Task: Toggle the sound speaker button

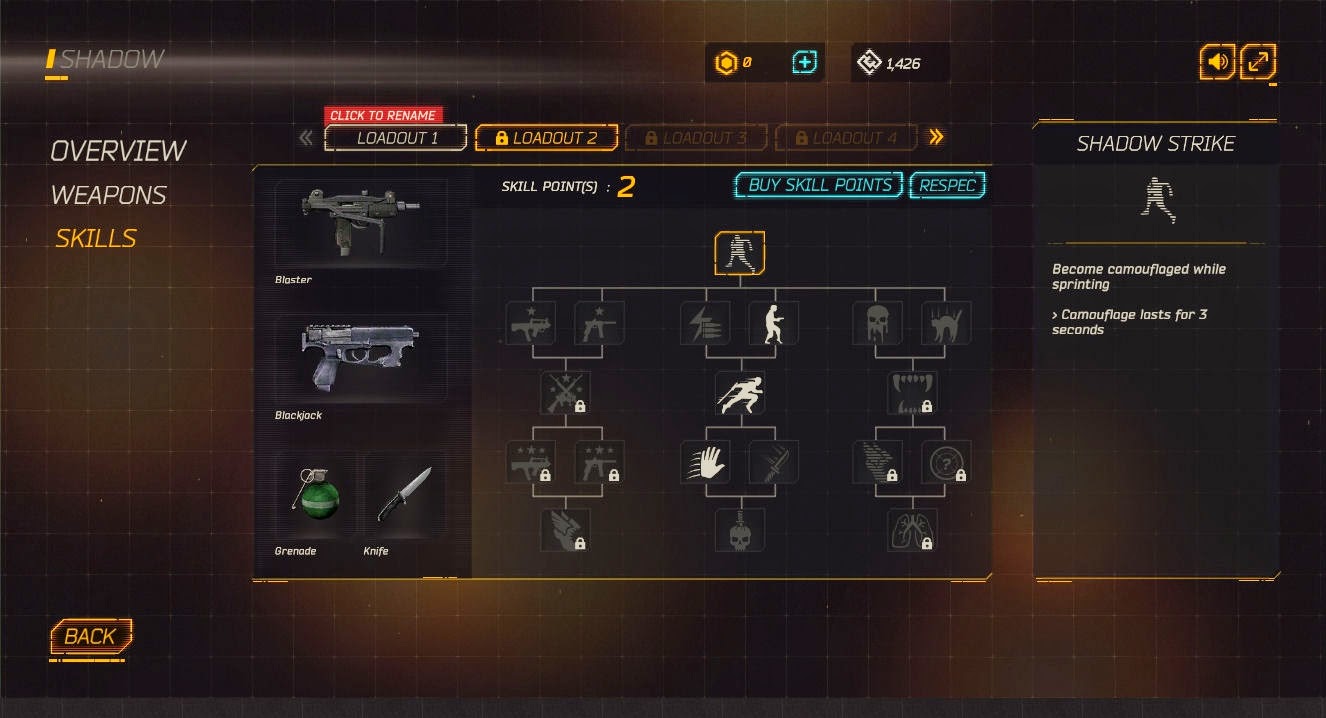Action: [1217, 62]
